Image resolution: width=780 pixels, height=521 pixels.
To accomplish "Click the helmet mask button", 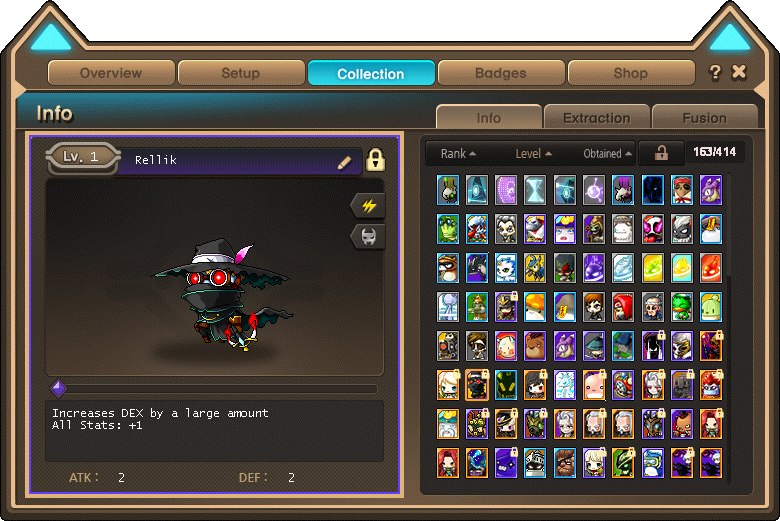I will 369,236.
